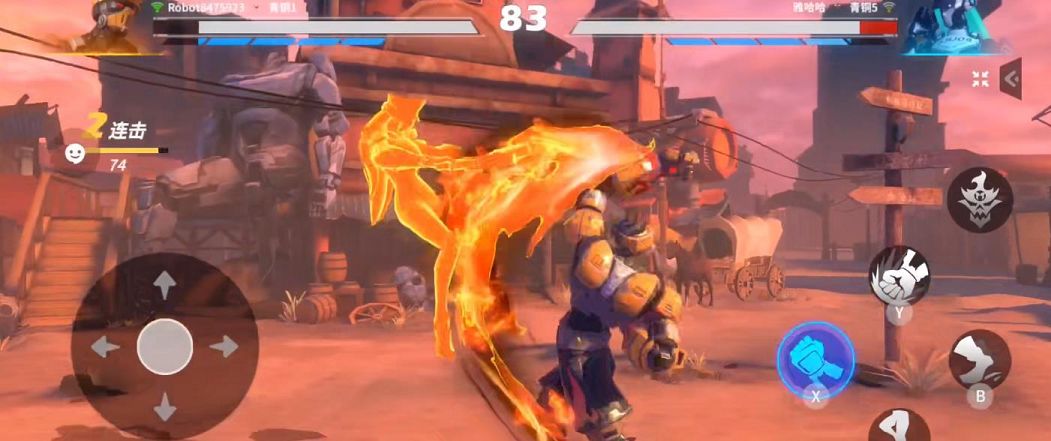Image resolution: width=1051 pixels, height=441 pixels.
Task: Click the joystick's center knob
Action: [164, 347]
